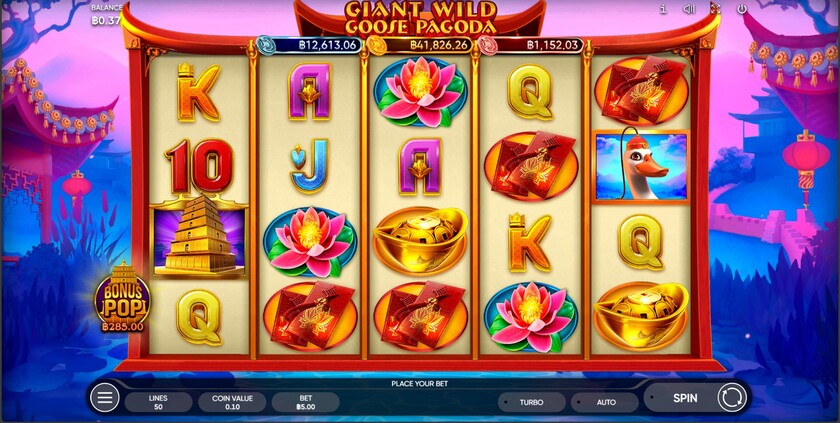Toggle the sound speaker icon
The image size is (840, 423).
[x=689, y=9]
